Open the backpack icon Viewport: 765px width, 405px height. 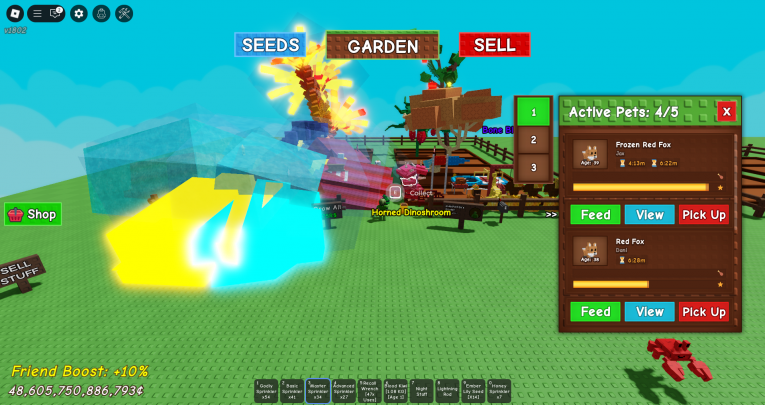(x=101, y=14)
